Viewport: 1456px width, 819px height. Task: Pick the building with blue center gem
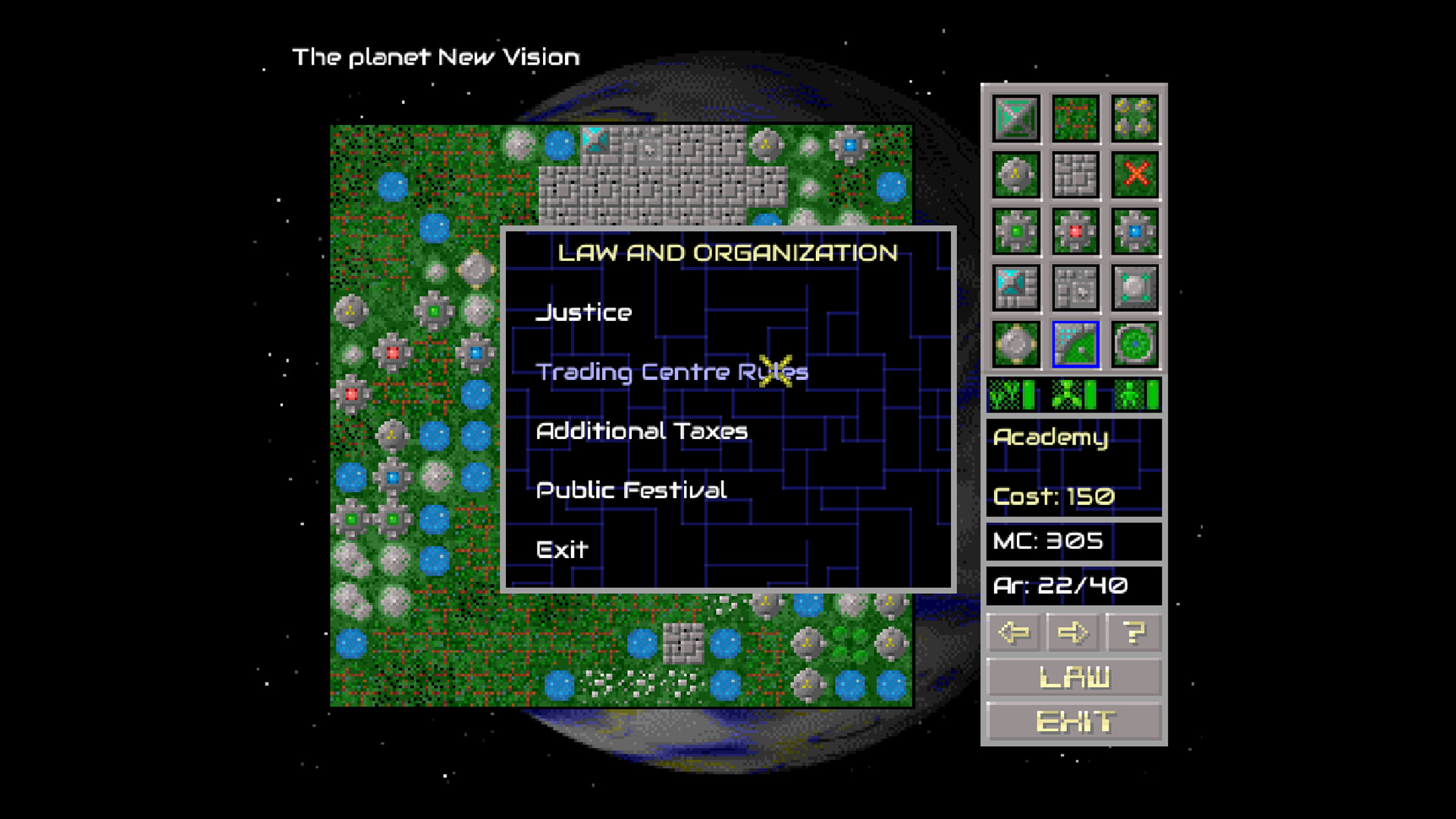[x=1135, y=231]
